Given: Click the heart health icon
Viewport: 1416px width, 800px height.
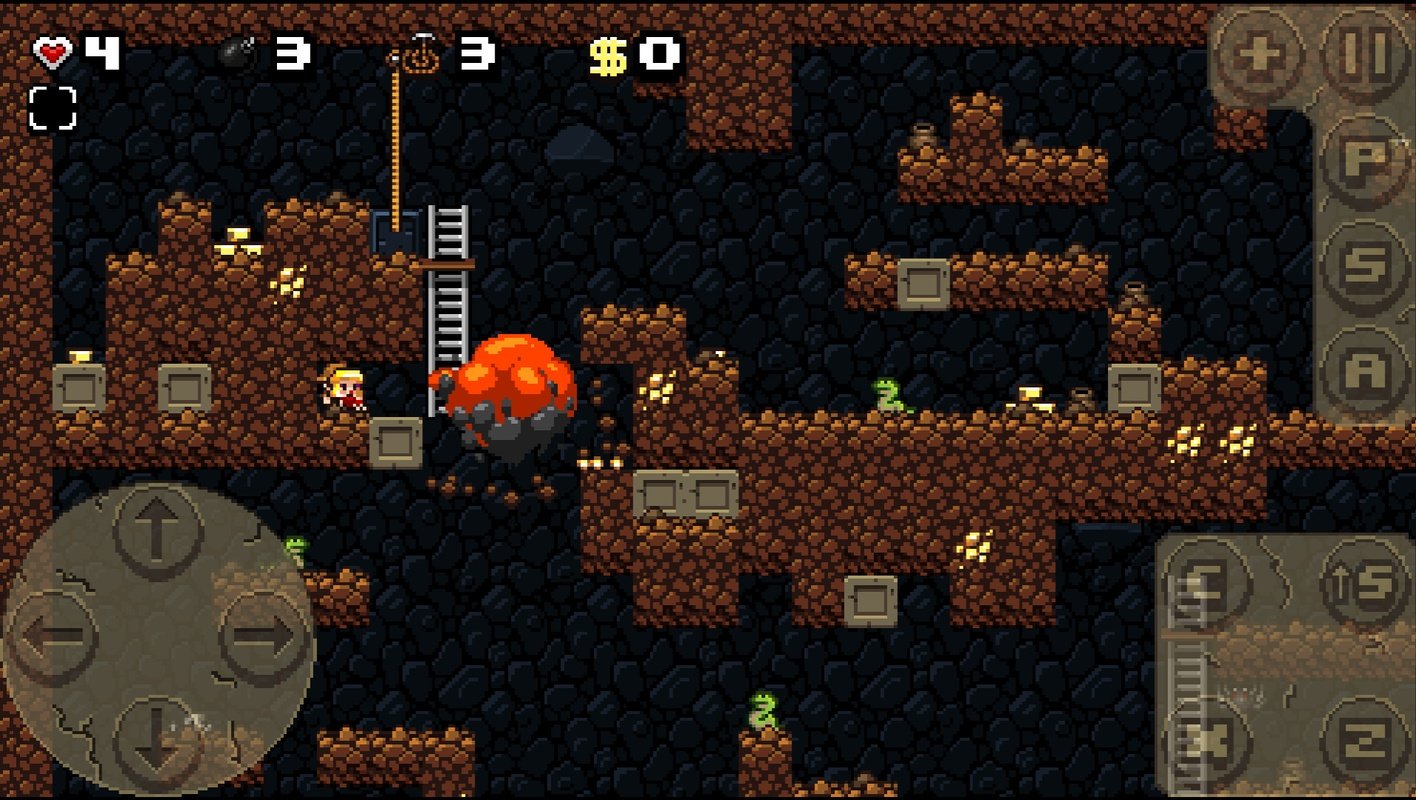Looking at the screenshot, I should tap(52, 52).
